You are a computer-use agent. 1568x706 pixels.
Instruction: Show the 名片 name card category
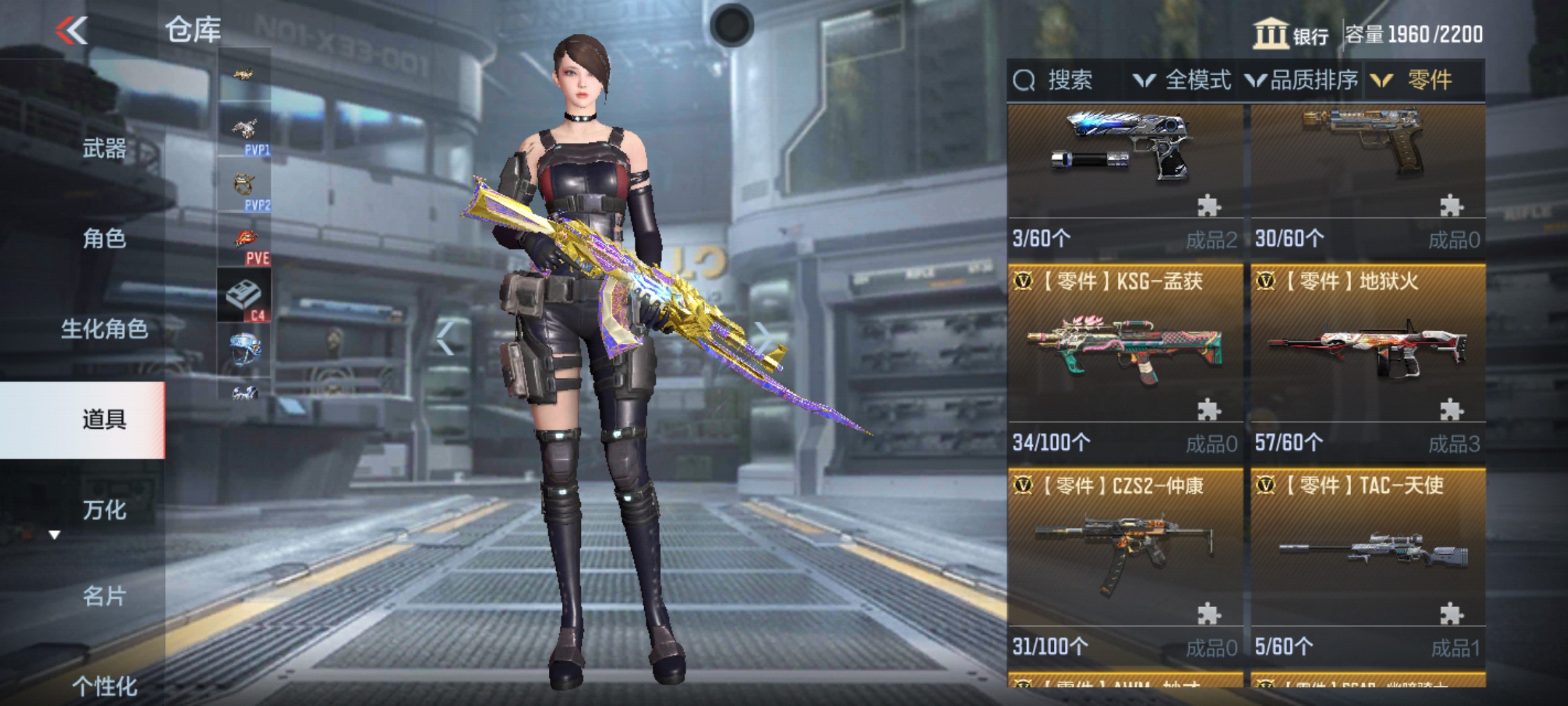(104, 596)
